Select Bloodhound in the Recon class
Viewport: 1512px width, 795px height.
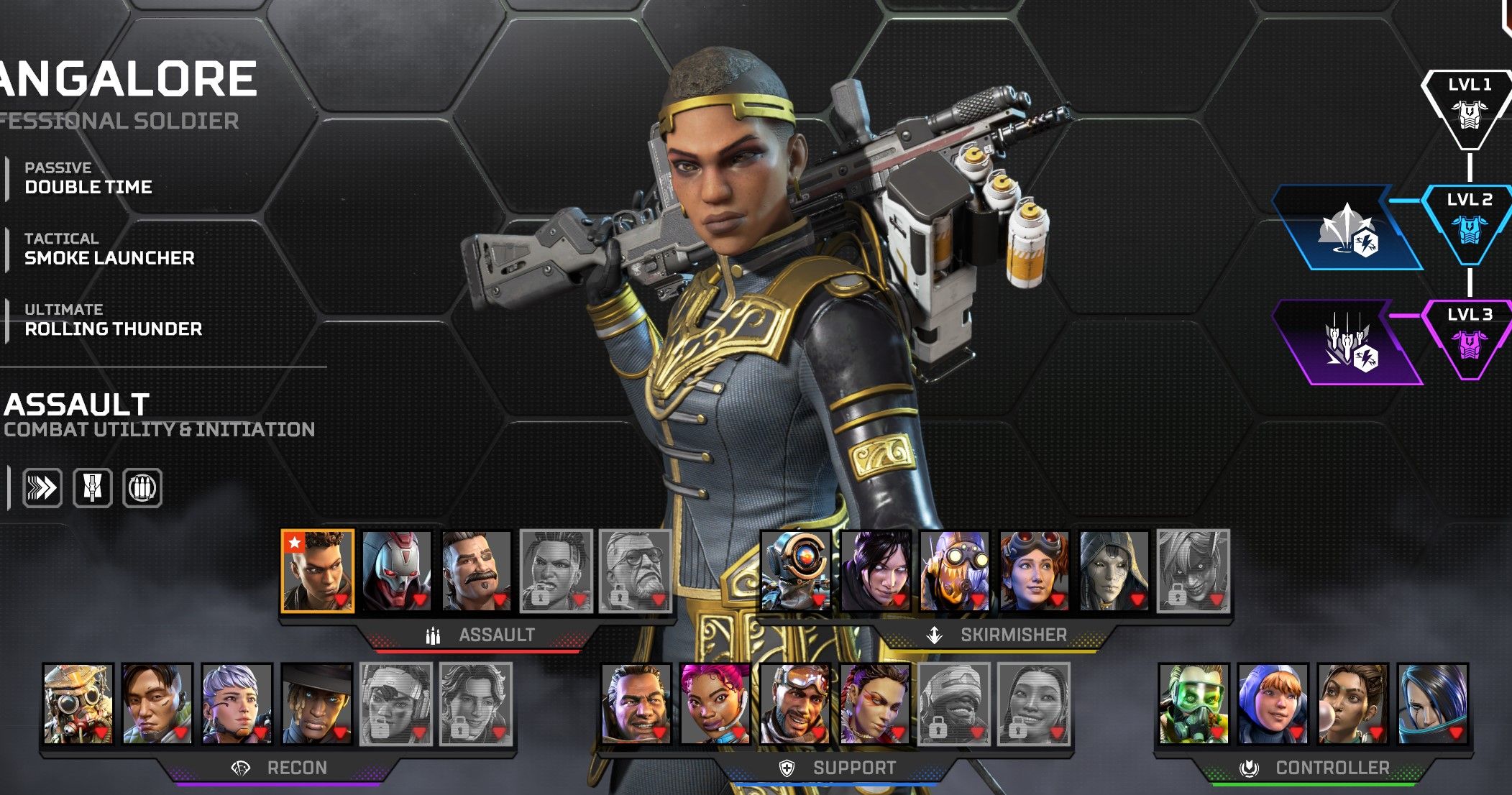coord(78,704)
